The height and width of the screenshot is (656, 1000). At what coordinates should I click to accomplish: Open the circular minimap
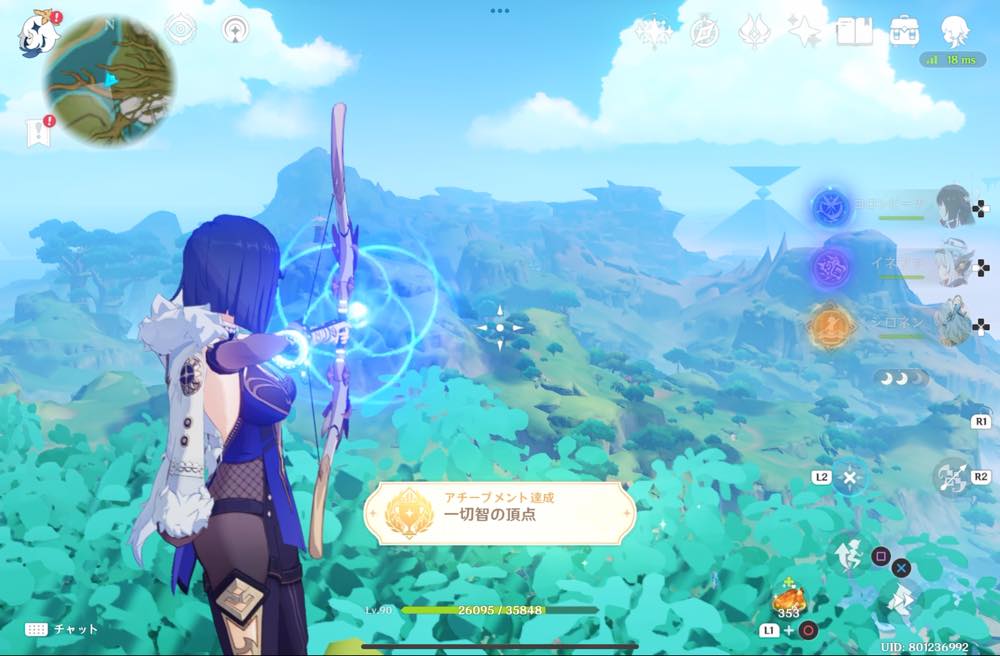[x=109, y=79]
